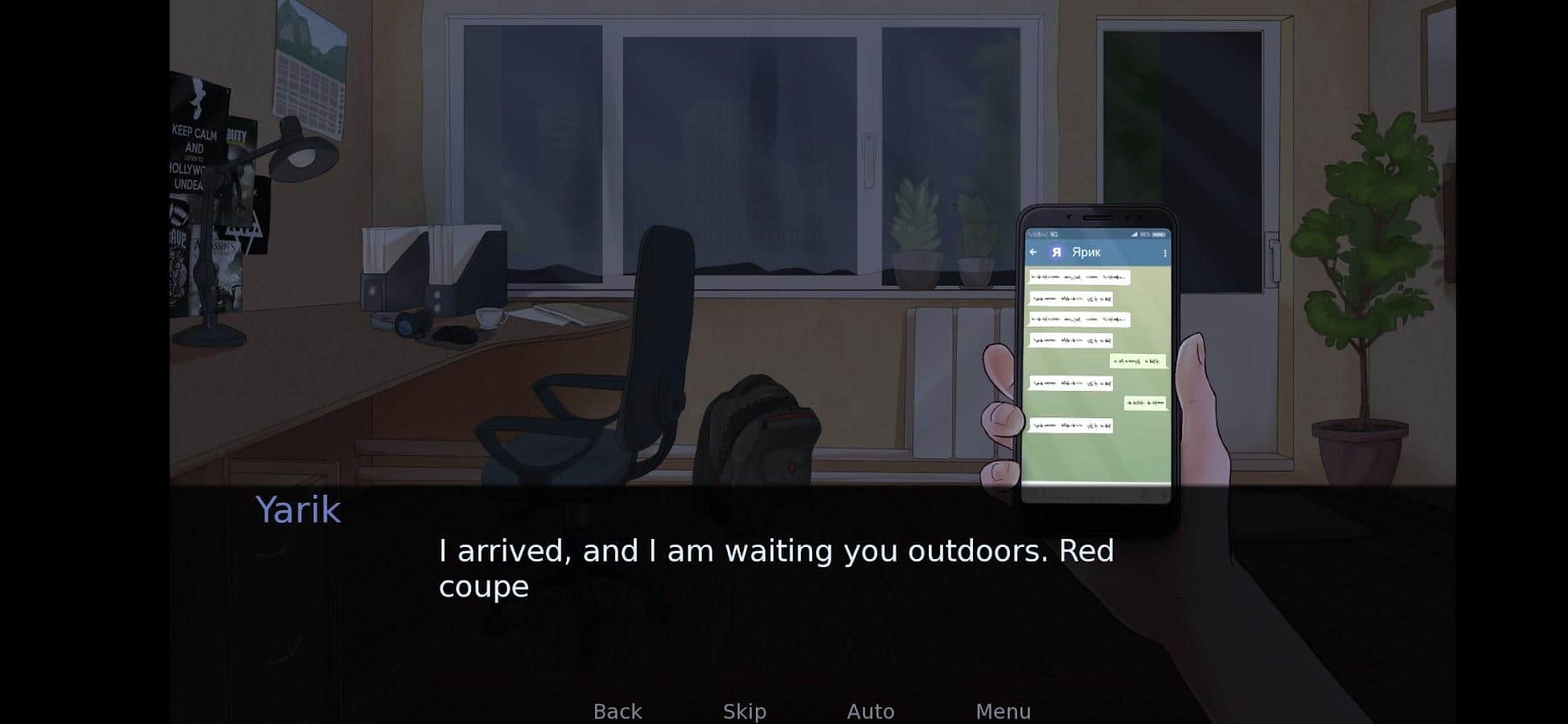Click the topmost white message bubble

pos(1077,278)
